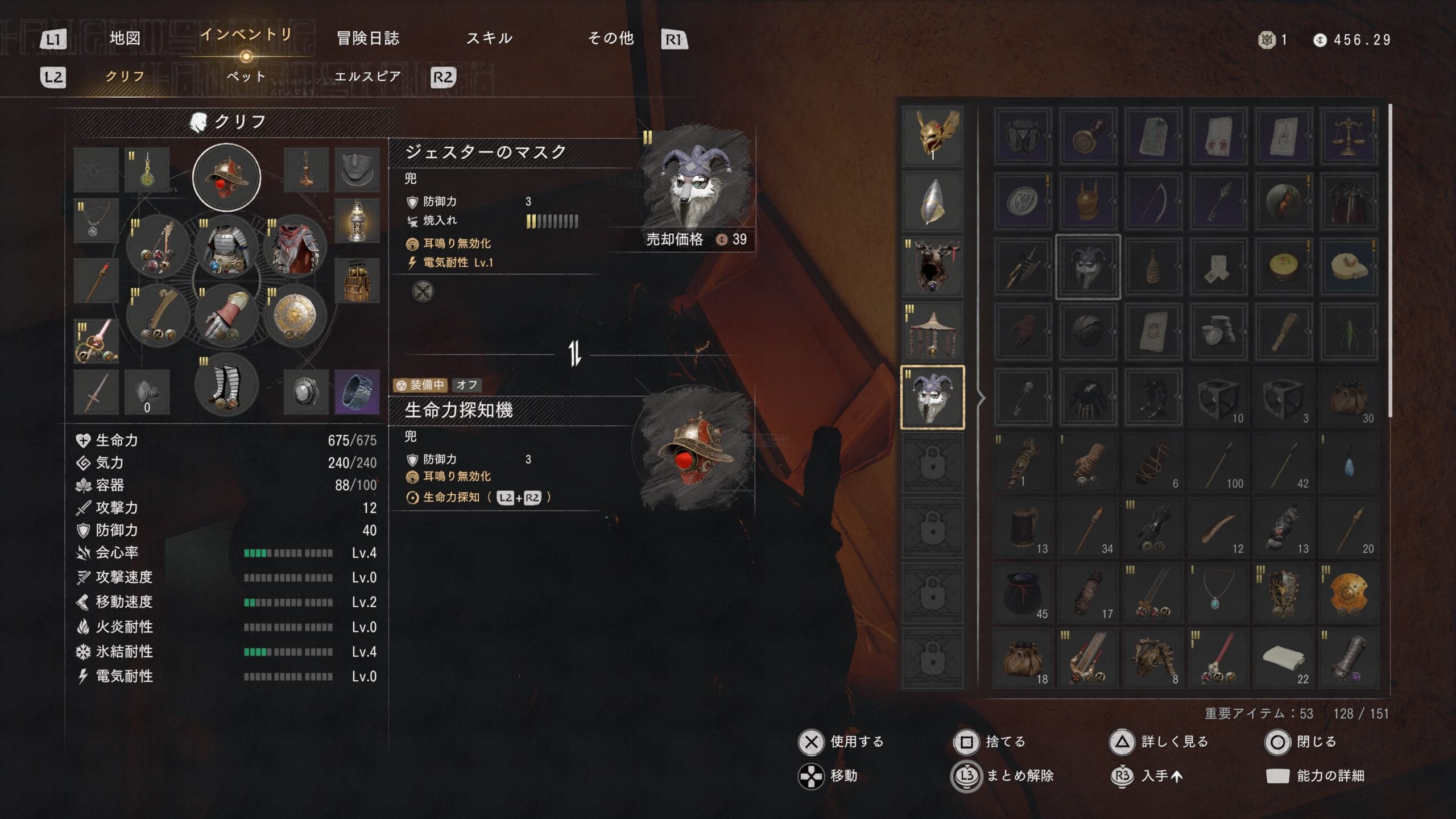This screenshot has height=819, width=1456.
Task: Open the 地図 map tab
Action: tap(125, 39)
